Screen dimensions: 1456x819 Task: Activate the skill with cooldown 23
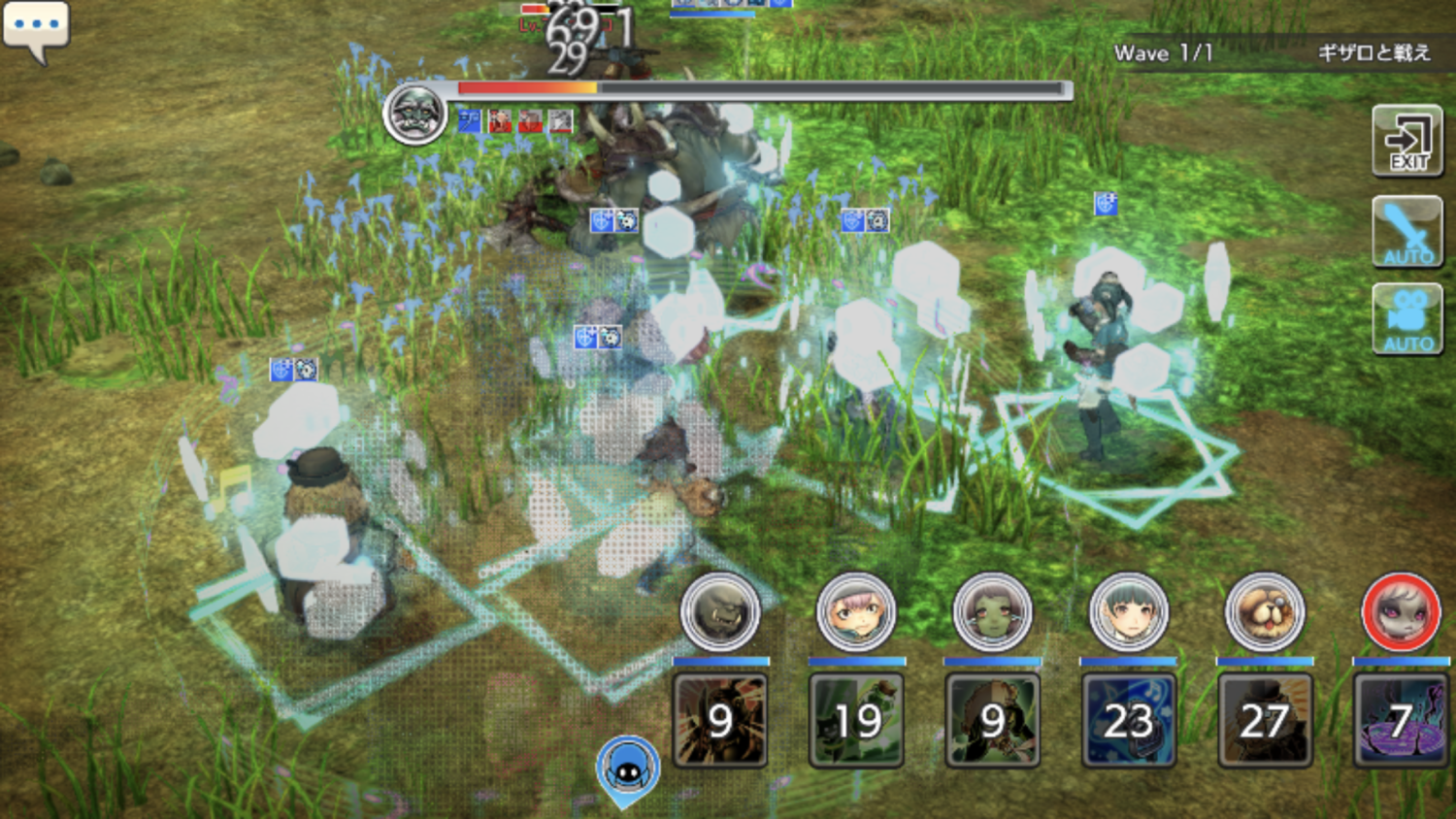[x=1128, y=720]
